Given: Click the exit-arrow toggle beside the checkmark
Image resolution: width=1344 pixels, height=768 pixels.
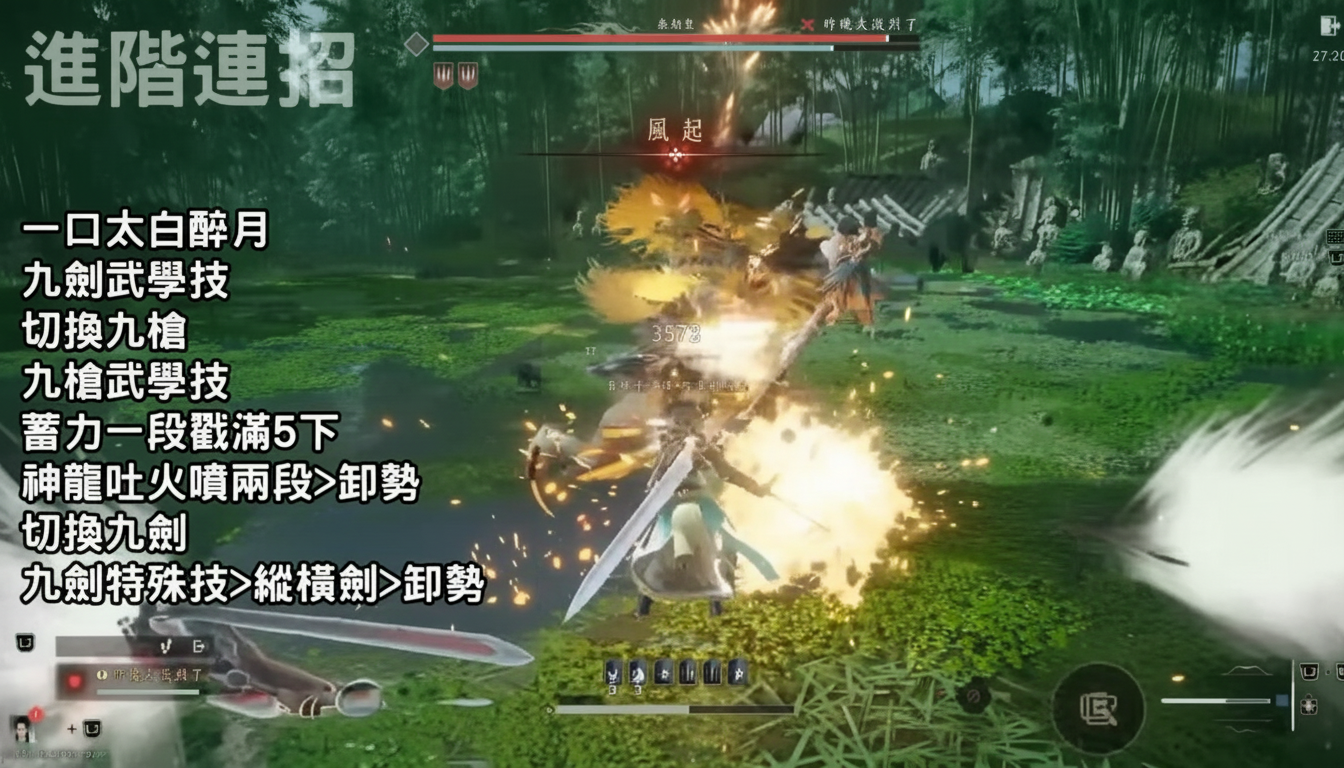Looking at the screenshot, I should tap(199, 648).
